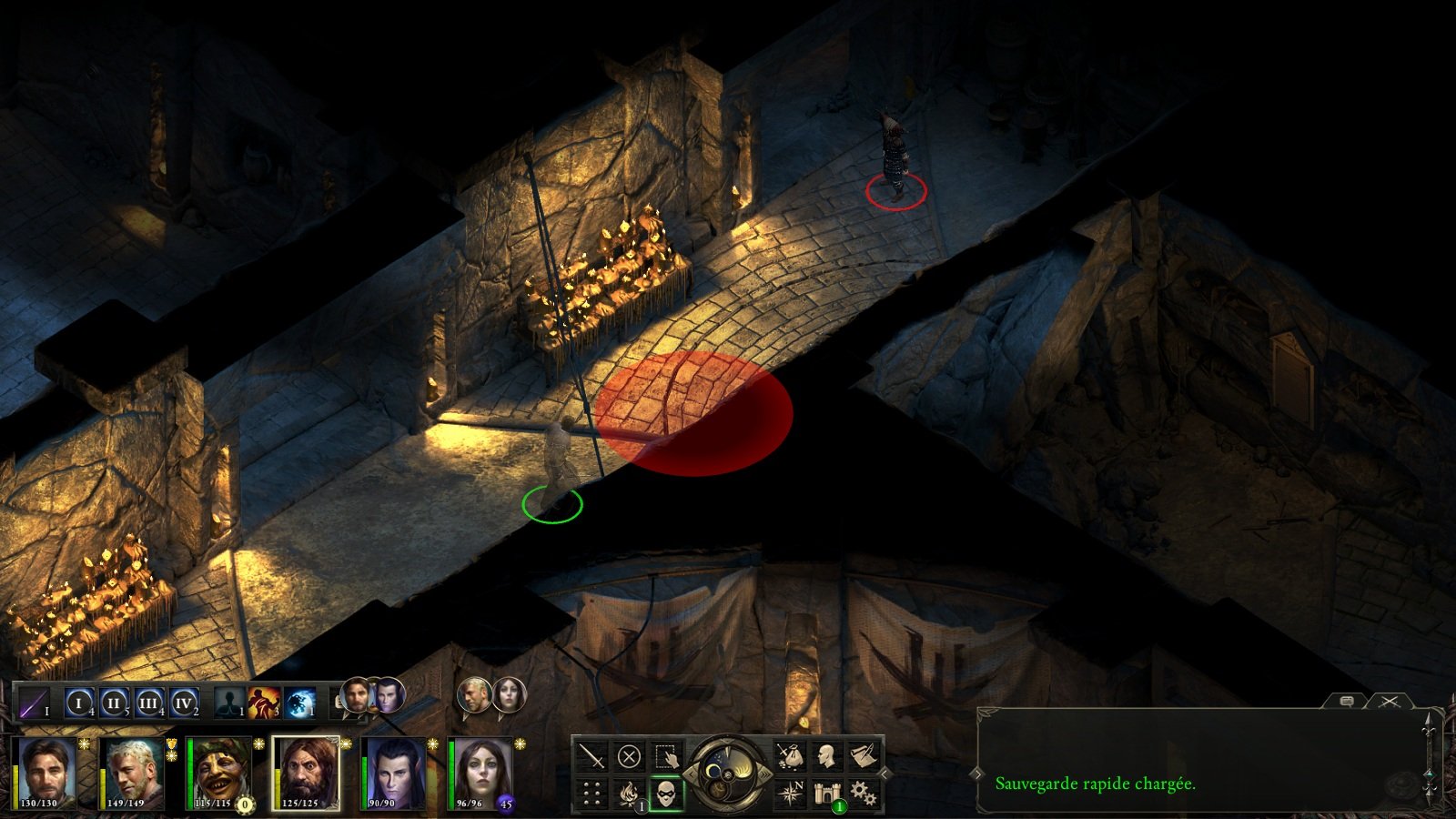The width and height of the screenshot is (1456, 819).
Task: Open the options gears button
Action: click(863, 794)
